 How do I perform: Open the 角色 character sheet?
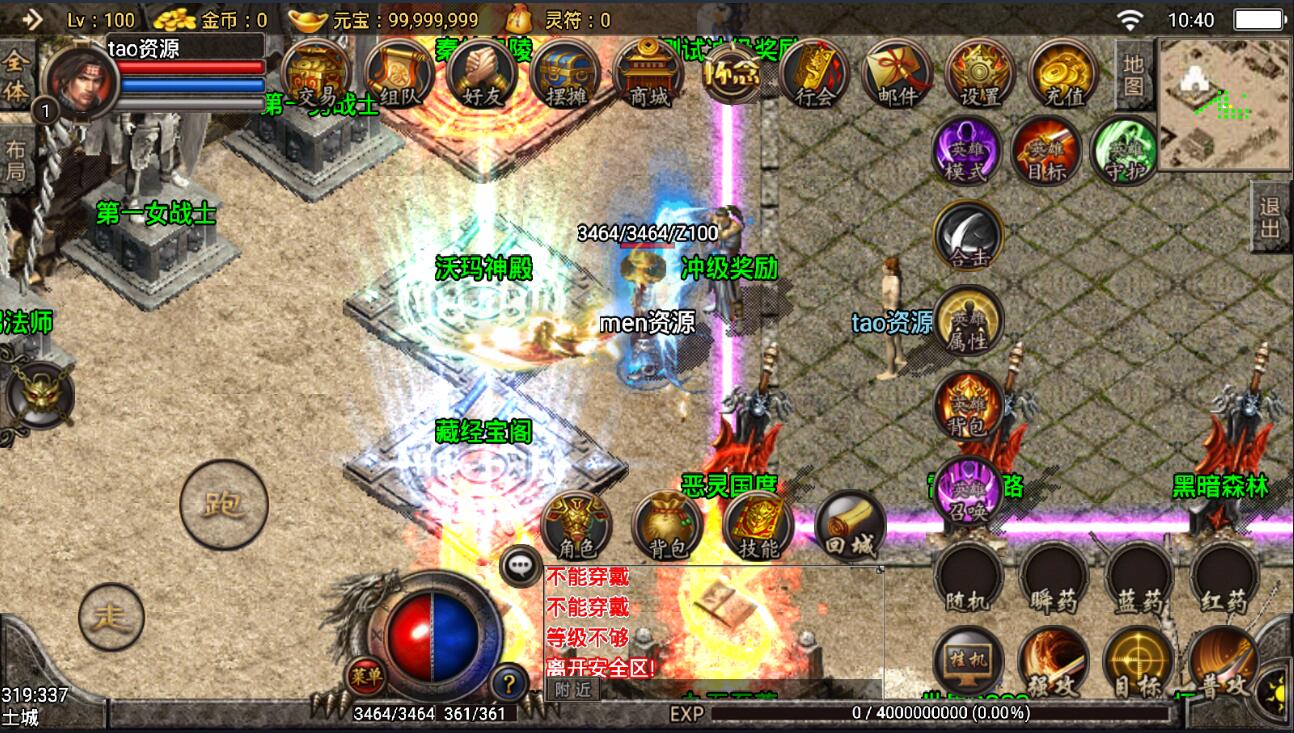tap(576, 524)
